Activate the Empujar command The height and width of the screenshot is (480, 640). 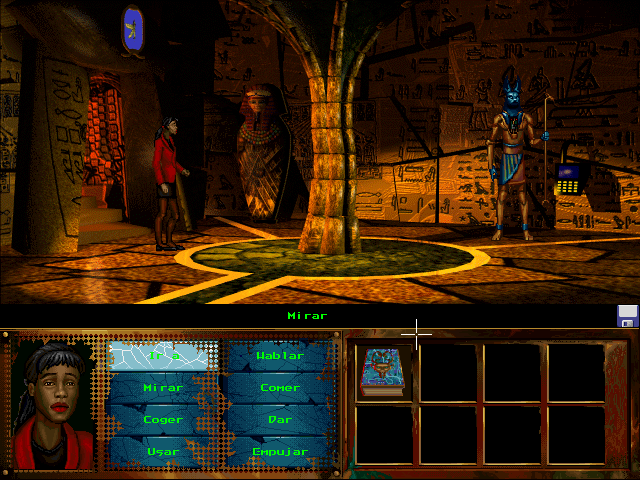tap(279, 451)
